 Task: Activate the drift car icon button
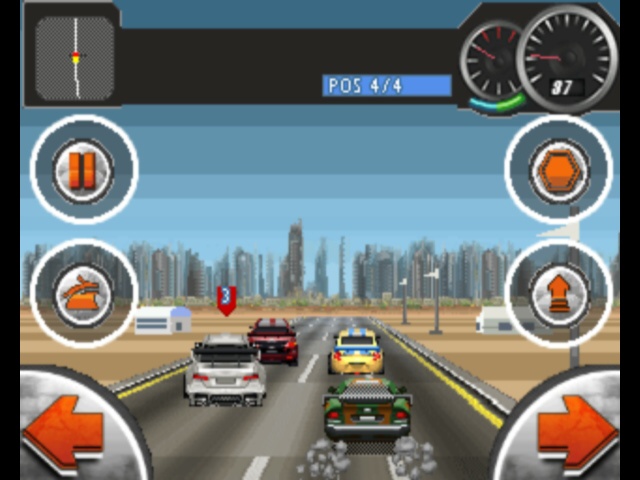pyautogui.click(x=83, y=293)
